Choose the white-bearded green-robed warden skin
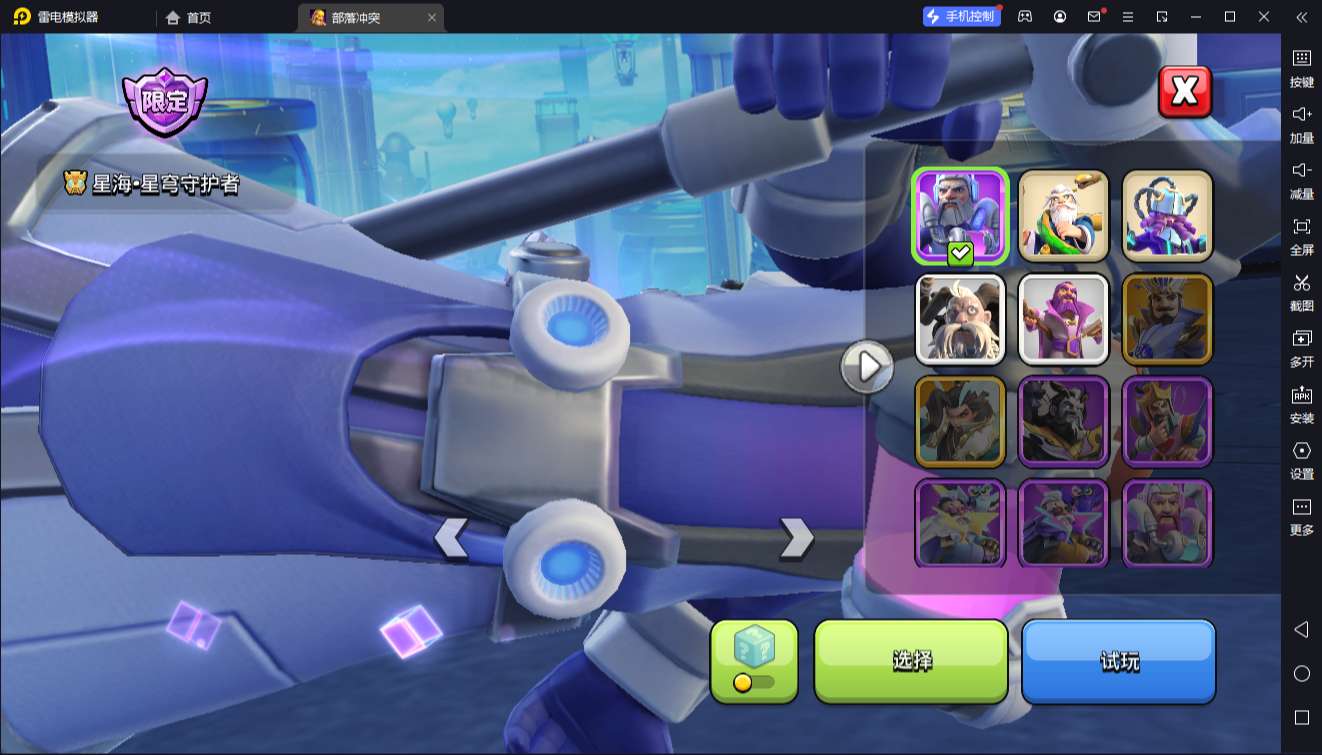The height and width of the screenshot is (755, 1322). 1063,215
